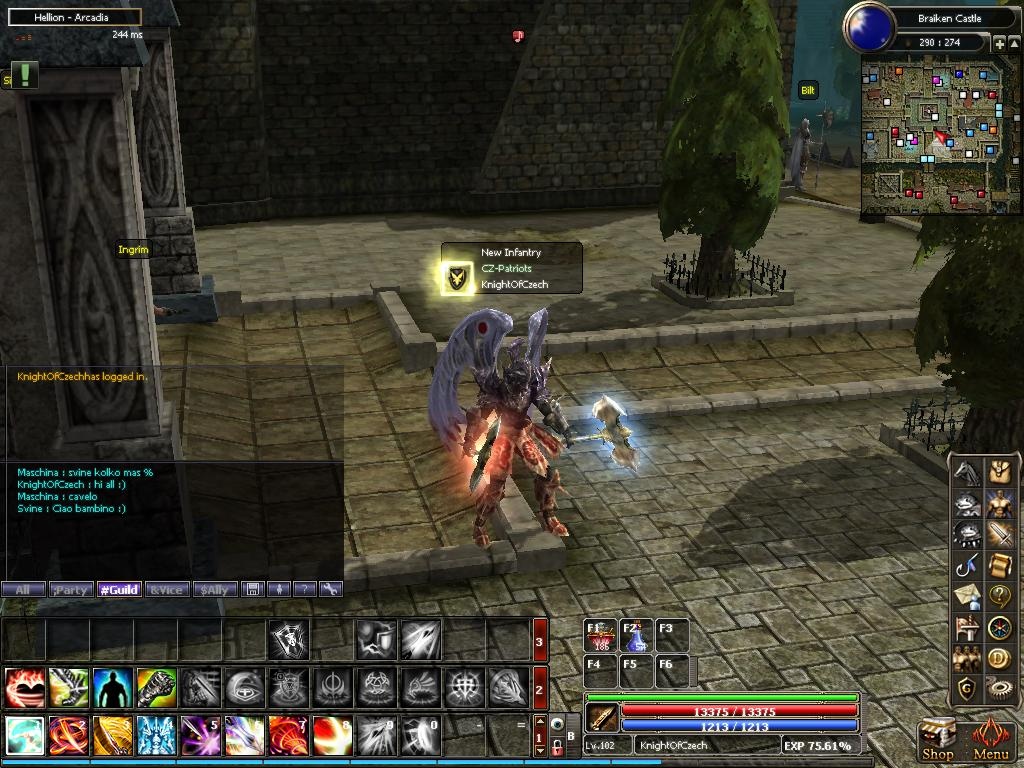Click the green exclamation notification icon
Image resolution: width=1024 pixels, height=768 pixels.
[24, 75]
